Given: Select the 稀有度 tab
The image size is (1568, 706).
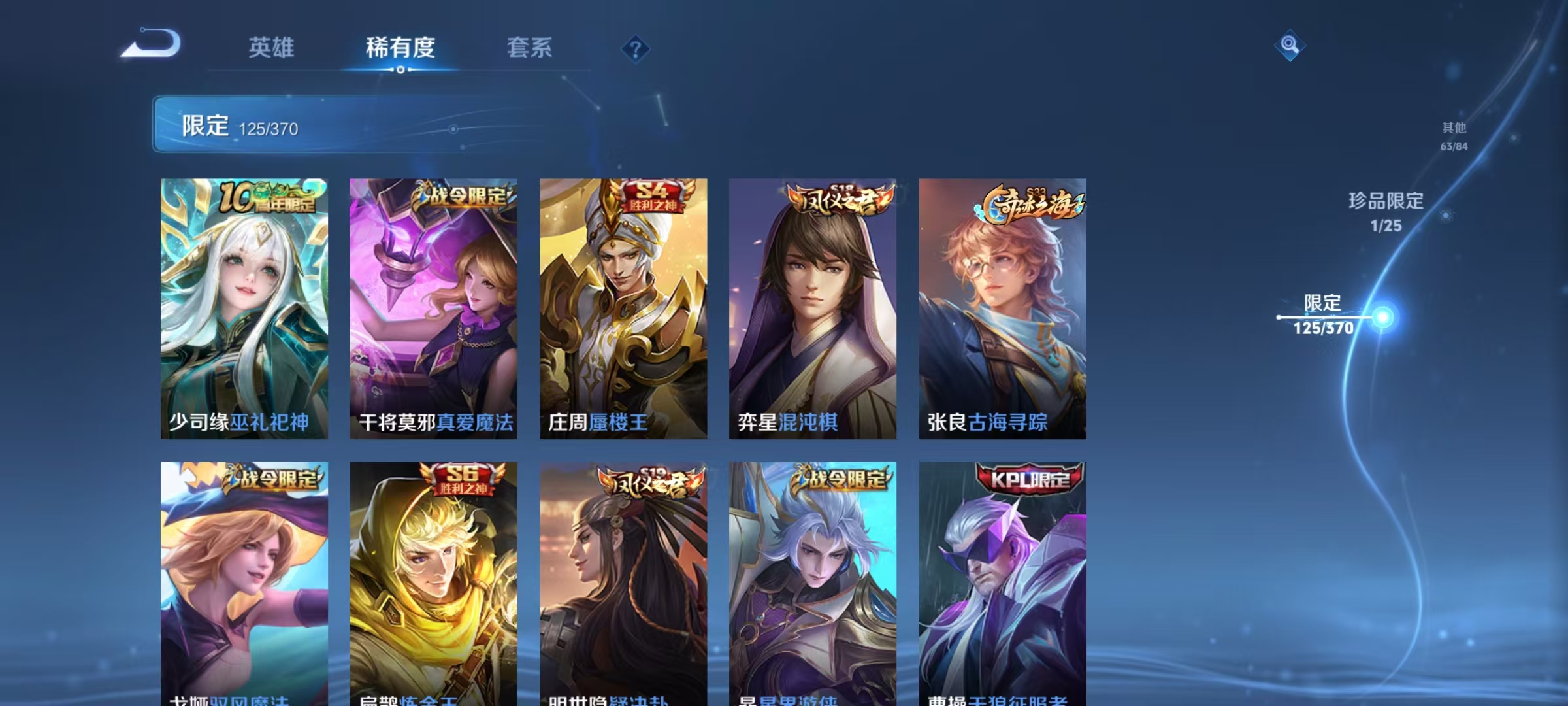Looking at the screenshot, I should coord(401,47).
